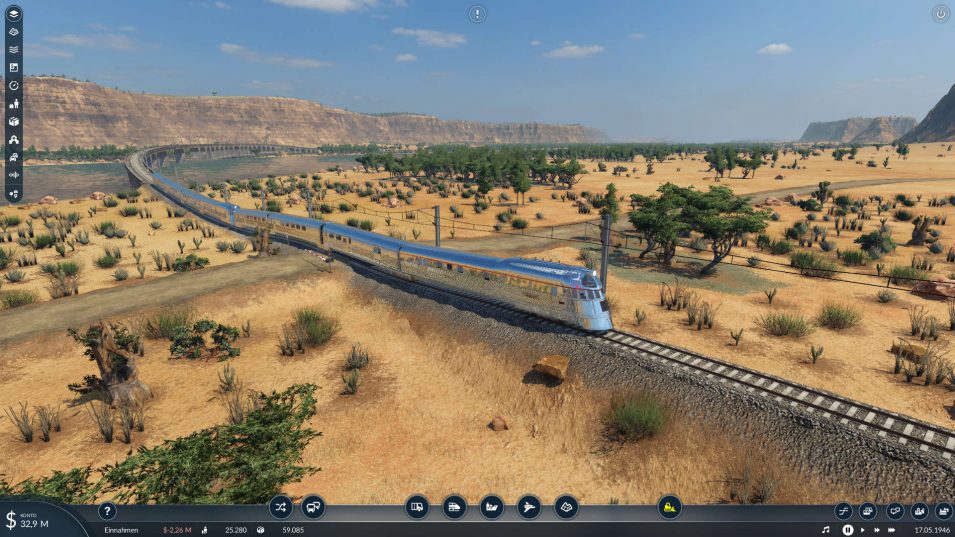Pause the game simulation
This screenshot has height=537, width=955.
click(848, 529)
